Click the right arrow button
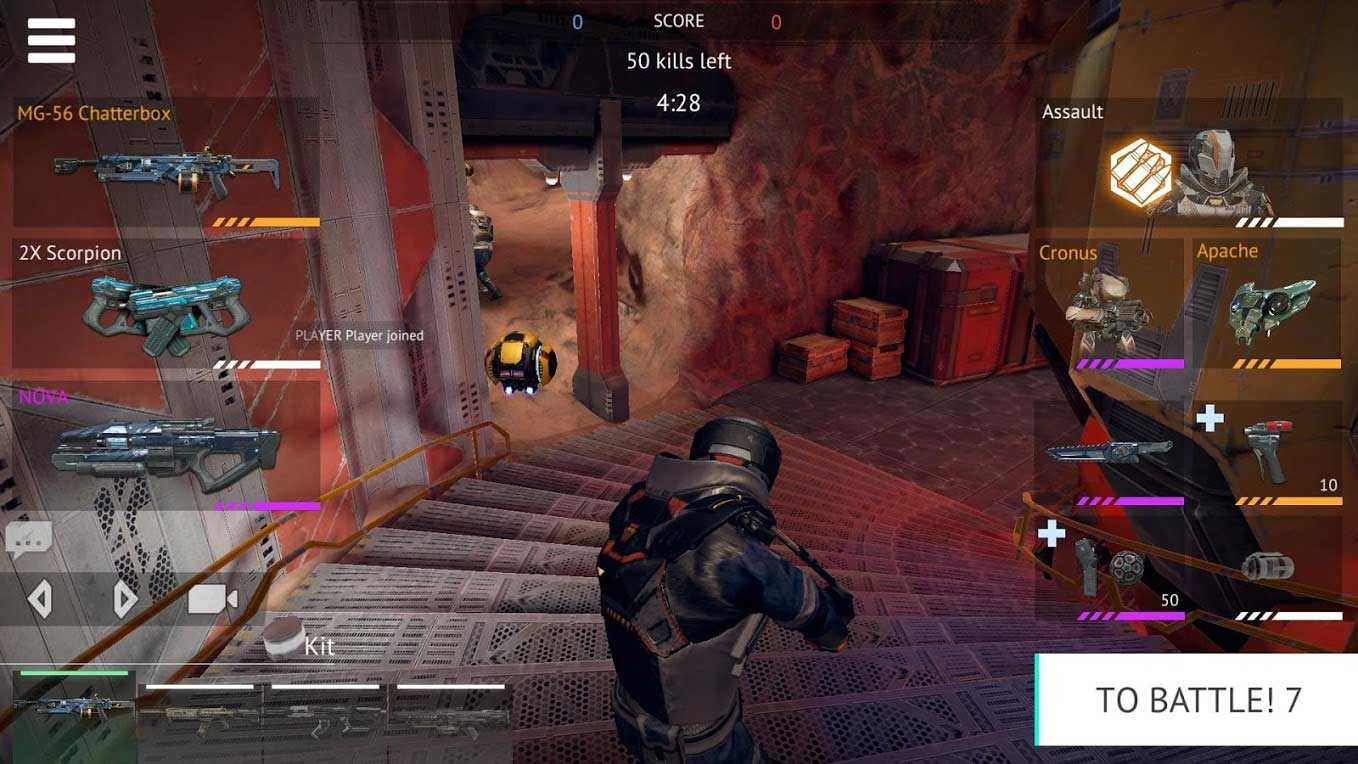1358x764 pixels. coord(124,599)
